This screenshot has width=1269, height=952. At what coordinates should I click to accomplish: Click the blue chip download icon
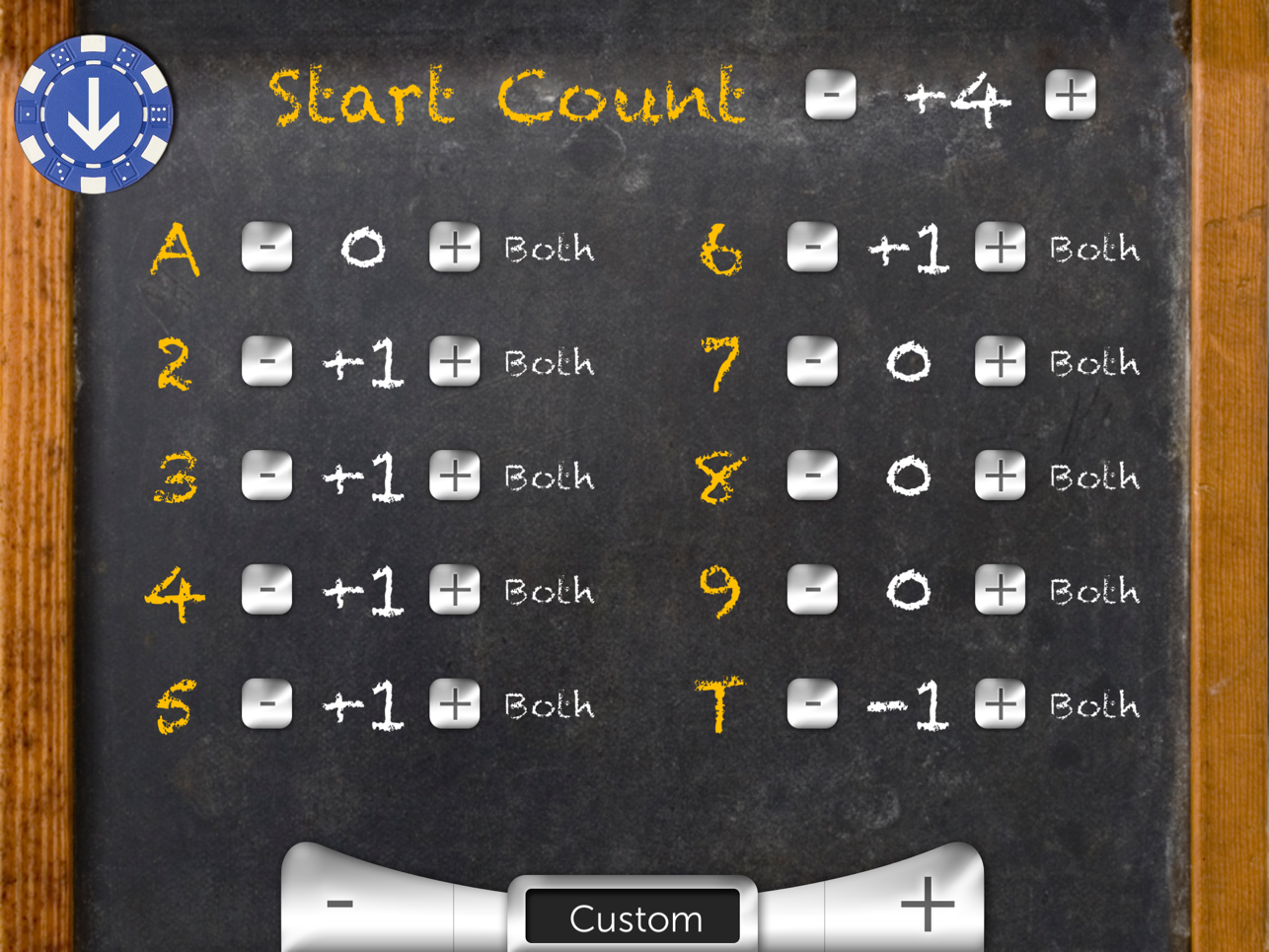[x=94, y=111]
